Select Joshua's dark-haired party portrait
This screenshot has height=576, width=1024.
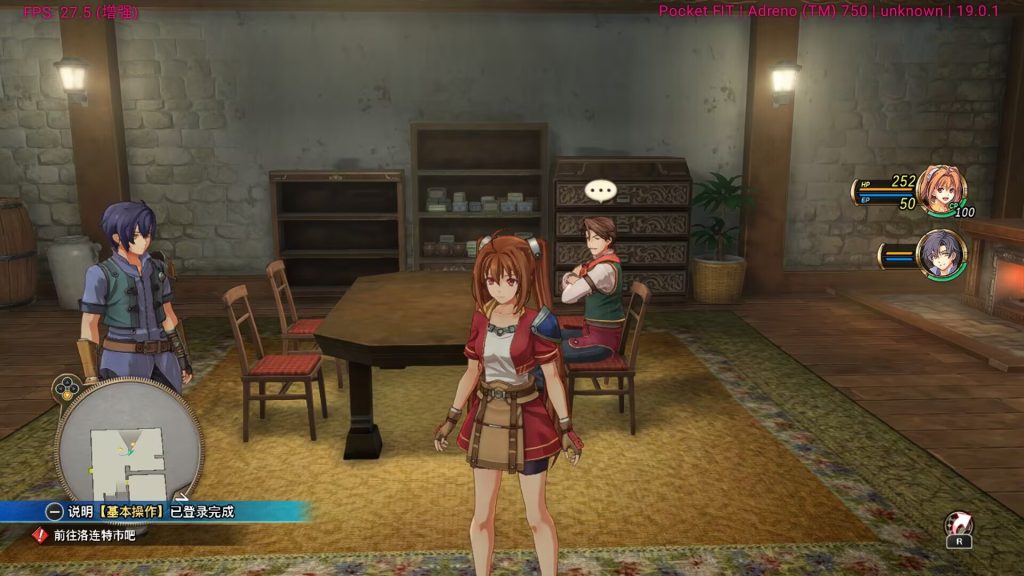941,254
